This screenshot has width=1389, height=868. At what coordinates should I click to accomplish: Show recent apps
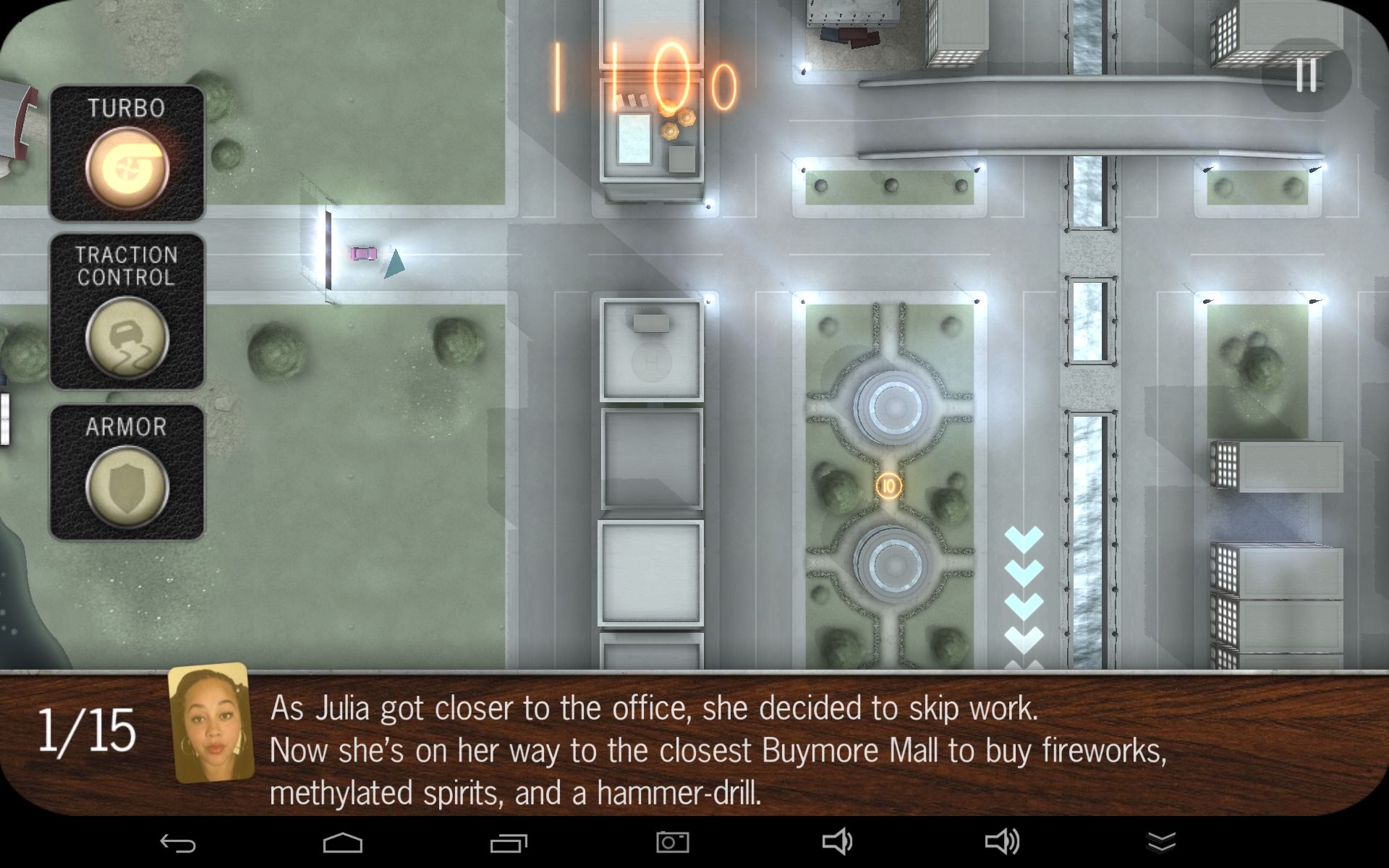pyautogui.click(x=509, y=843)
